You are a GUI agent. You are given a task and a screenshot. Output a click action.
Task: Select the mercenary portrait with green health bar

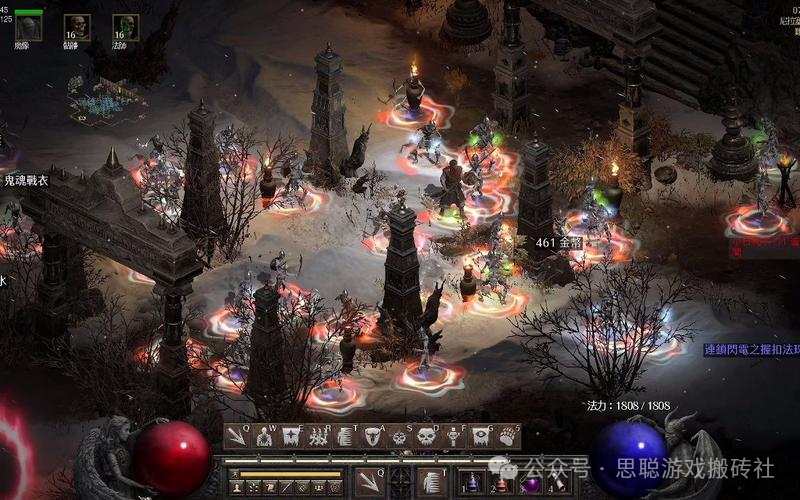pyautogui.click(x=28, y=28)
